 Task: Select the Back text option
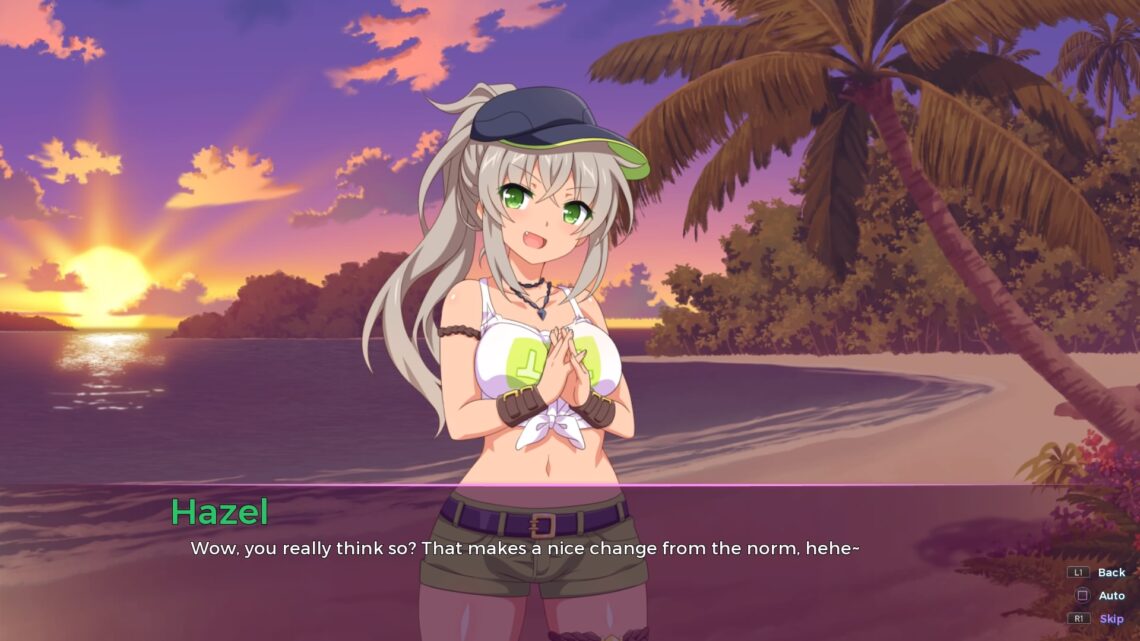click(1110, 573)
